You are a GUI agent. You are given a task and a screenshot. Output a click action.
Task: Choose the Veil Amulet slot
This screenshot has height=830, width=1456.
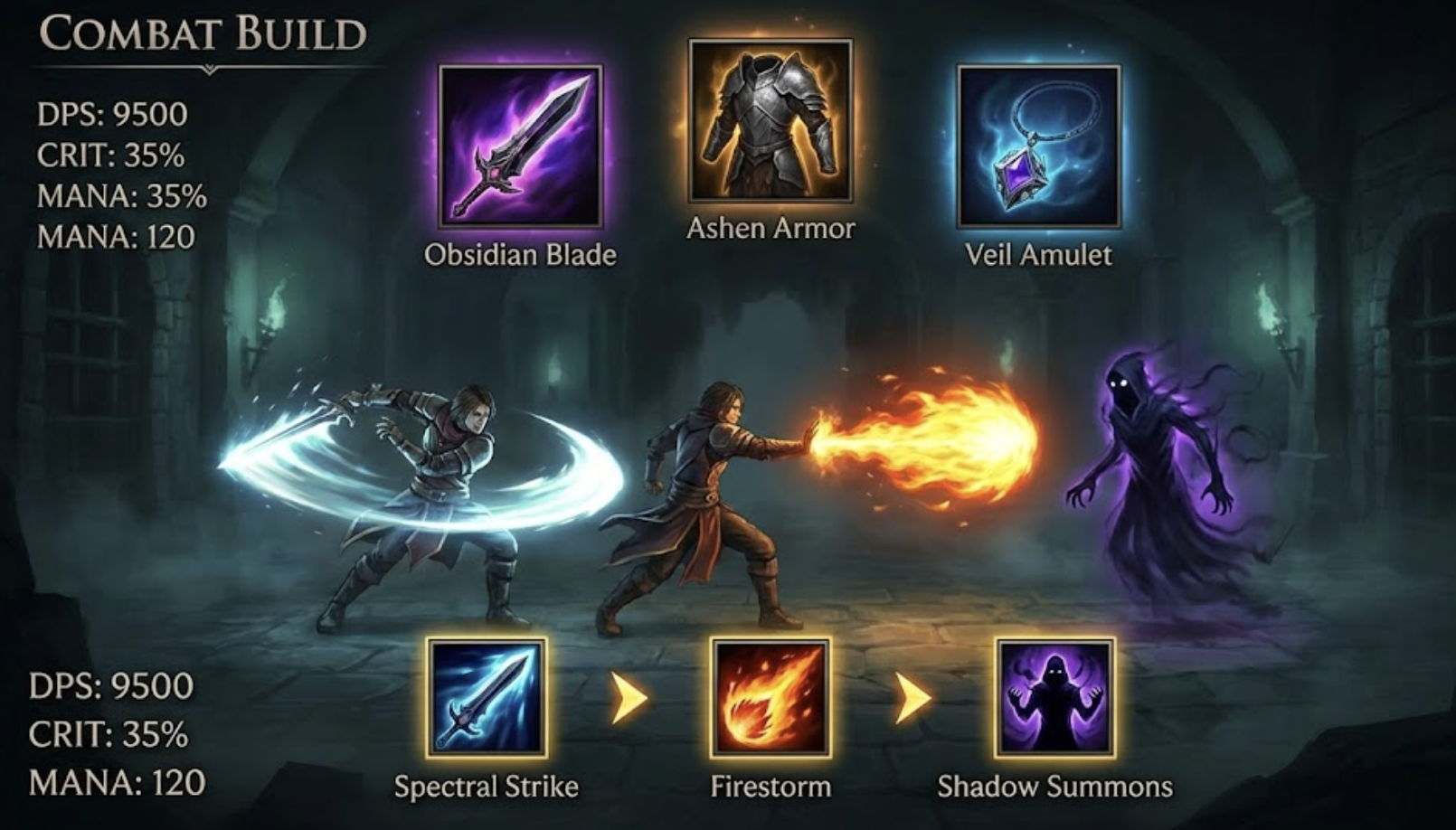[1038, 146]
